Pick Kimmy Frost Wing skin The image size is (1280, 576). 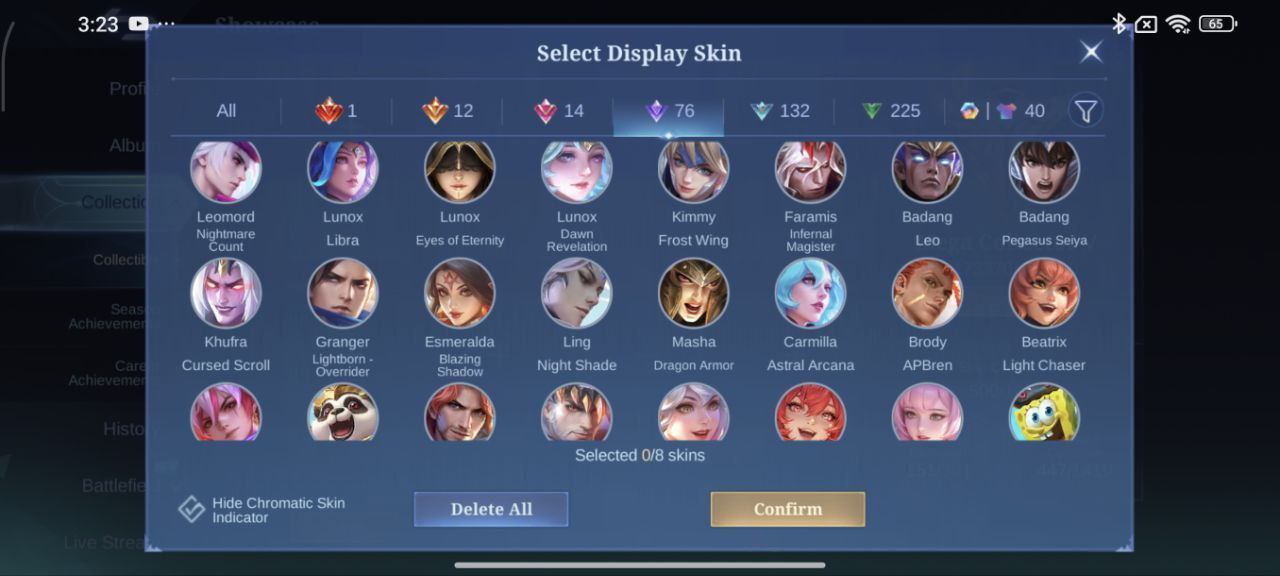point(693,170)
